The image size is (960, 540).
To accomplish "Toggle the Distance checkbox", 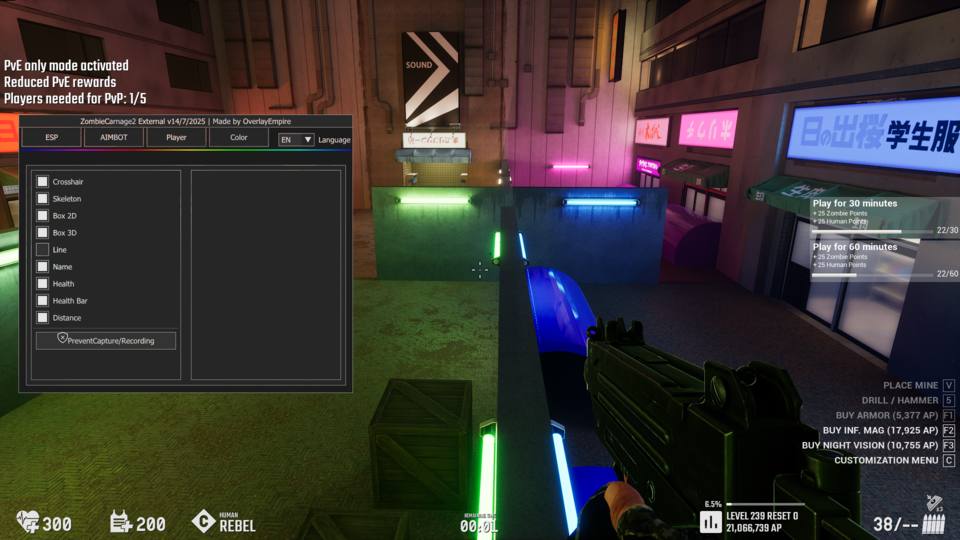I will click(x=43, y=318).
